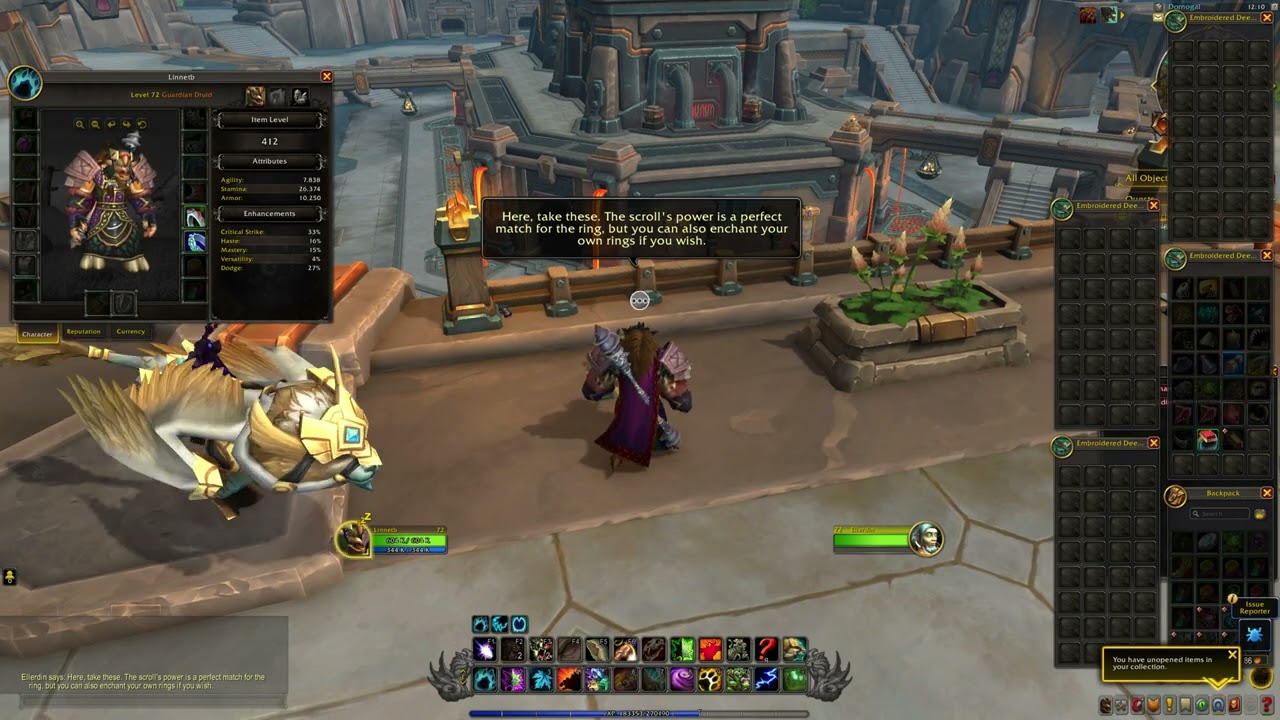This screenshot has height=720, width=1280.
Task: Close the Linnetb character panel
Action: coord(326,77)
